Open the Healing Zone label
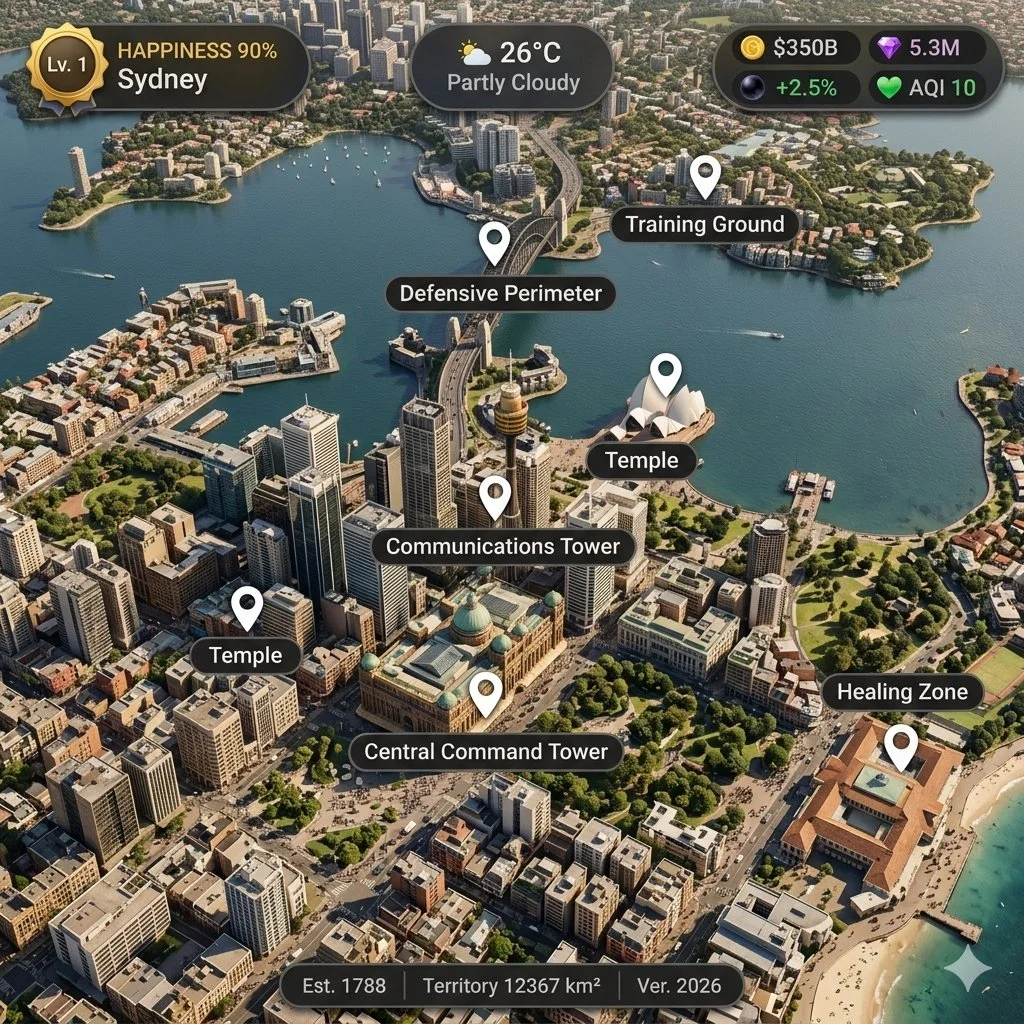This screenshot has width=1024, height=1024. tap(902, 691)
